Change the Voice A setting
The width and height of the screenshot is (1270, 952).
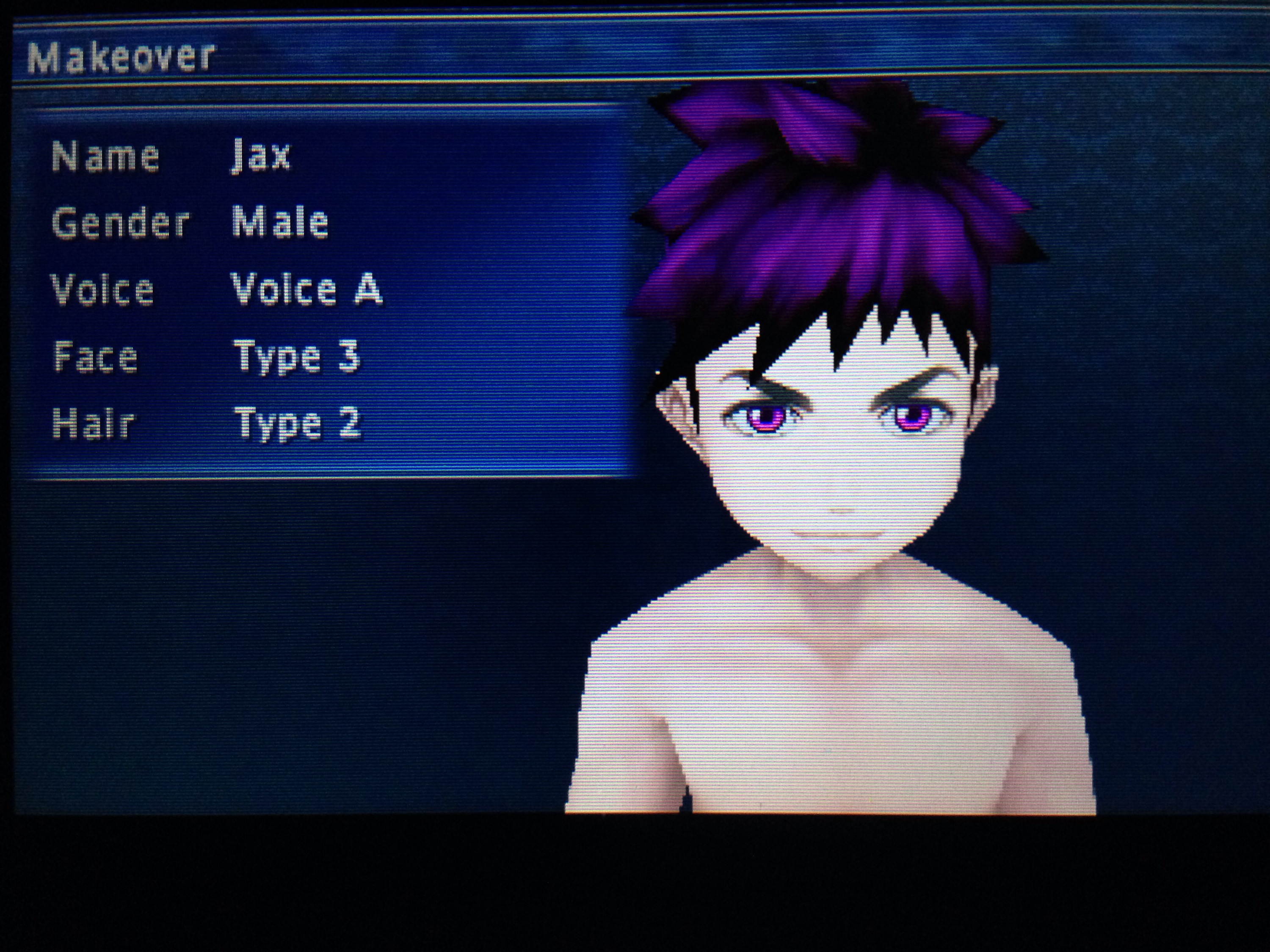(306, 289)
